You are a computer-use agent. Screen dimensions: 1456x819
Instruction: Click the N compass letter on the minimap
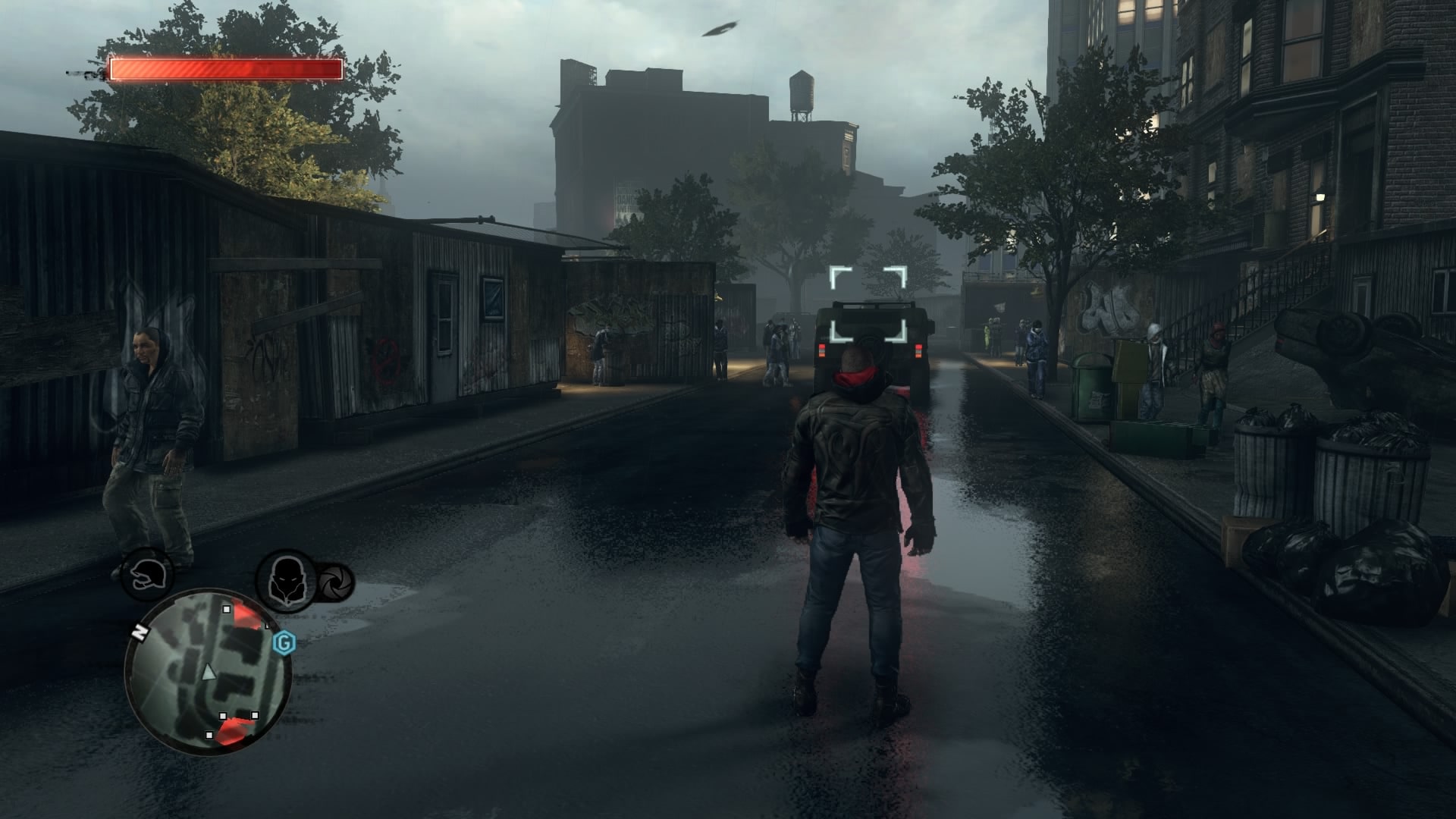[x=140, y=632]
